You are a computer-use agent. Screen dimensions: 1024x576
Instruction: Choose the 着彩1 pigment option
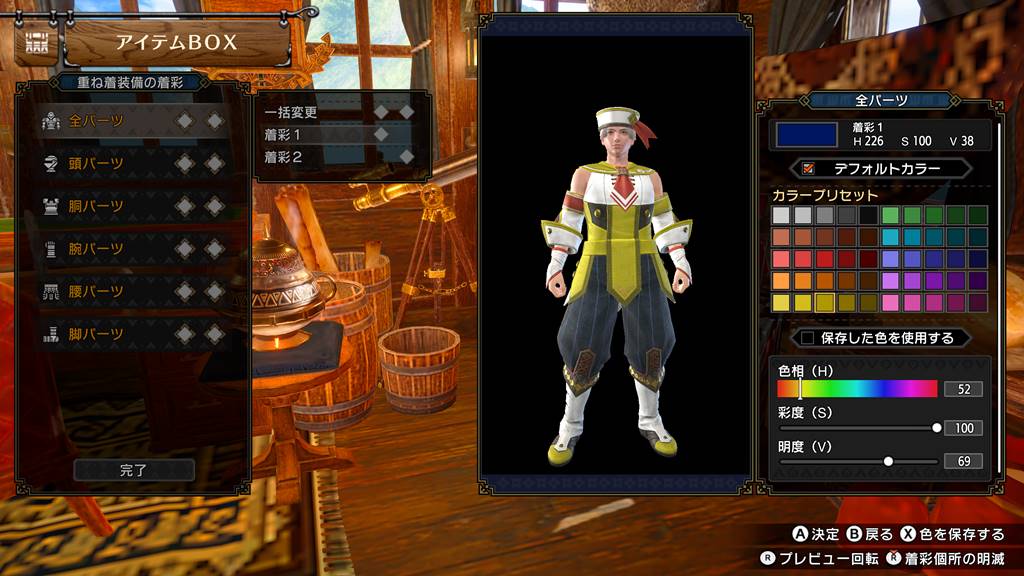(x=283, y=134)
